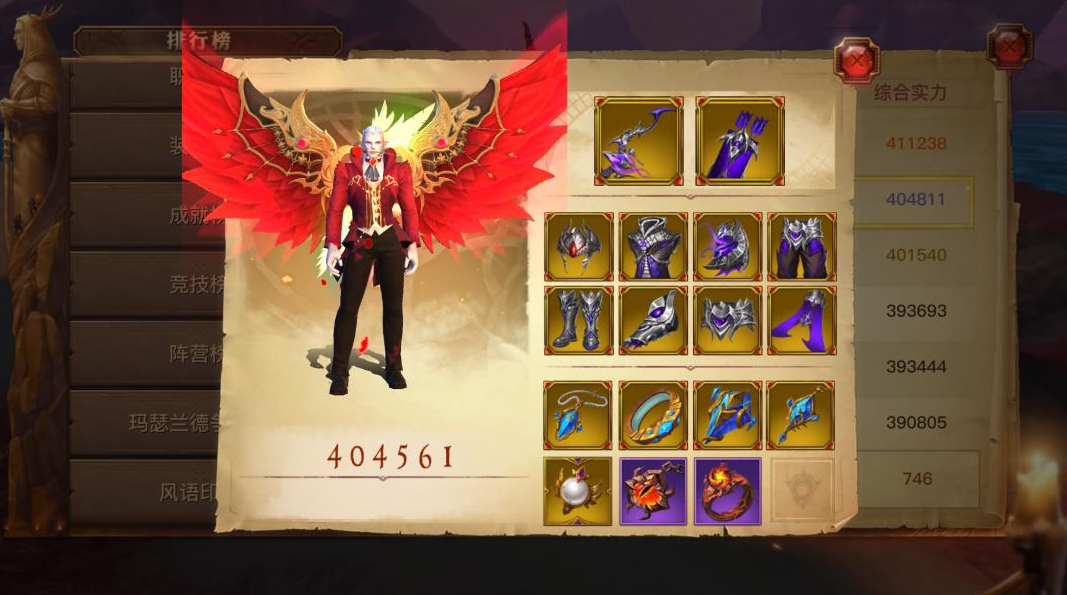Select the blue crystal necklace slot
Image resolution: width=1067 pixels, height=595 pixels.
pyautogui.click(x=579, y=415)
